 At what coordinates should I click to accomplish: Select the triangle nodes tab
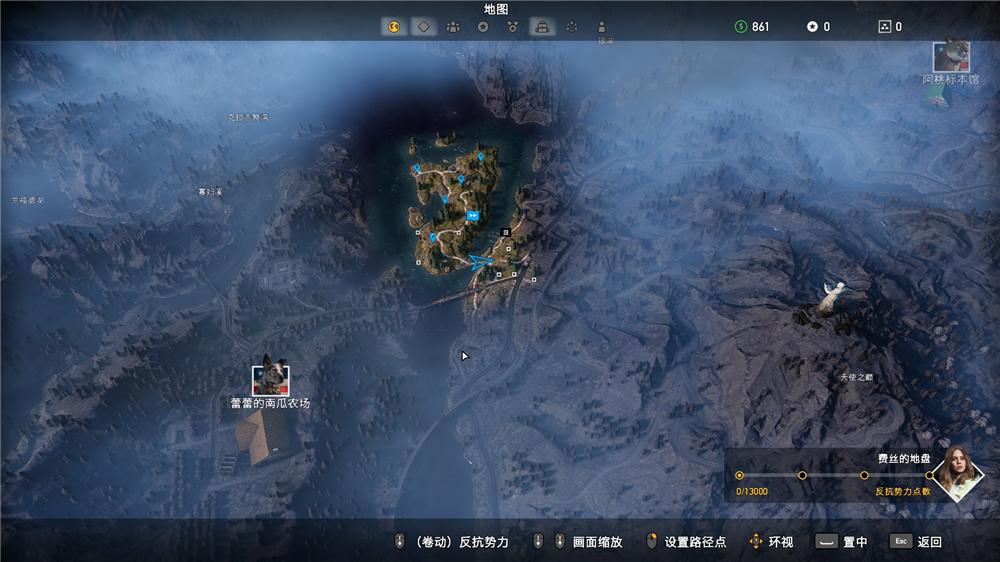pyautogui.click(x=572, y=27)
